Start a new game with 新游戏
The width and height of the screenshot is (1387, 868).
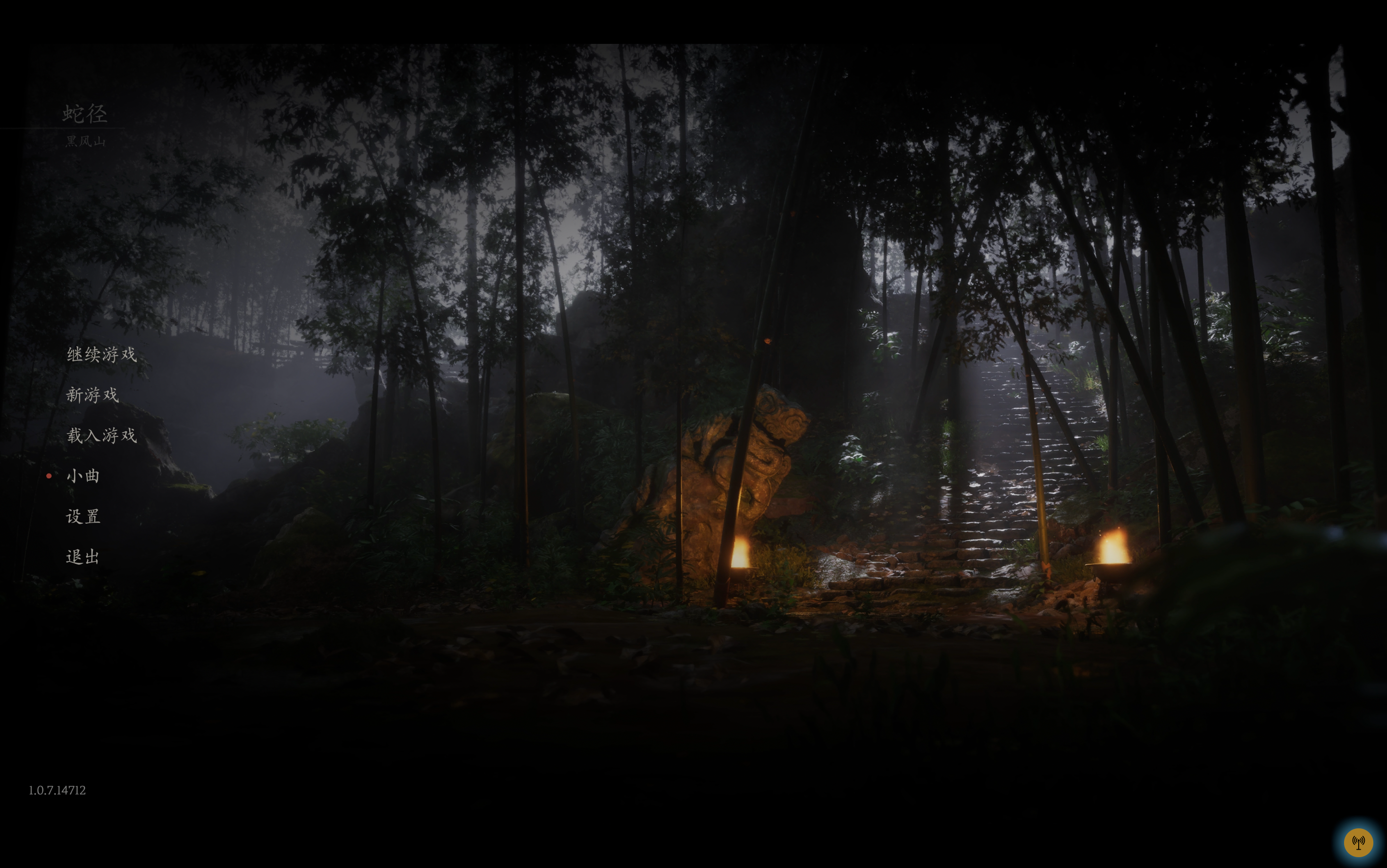pyautogui.click(x=92, y=395)
